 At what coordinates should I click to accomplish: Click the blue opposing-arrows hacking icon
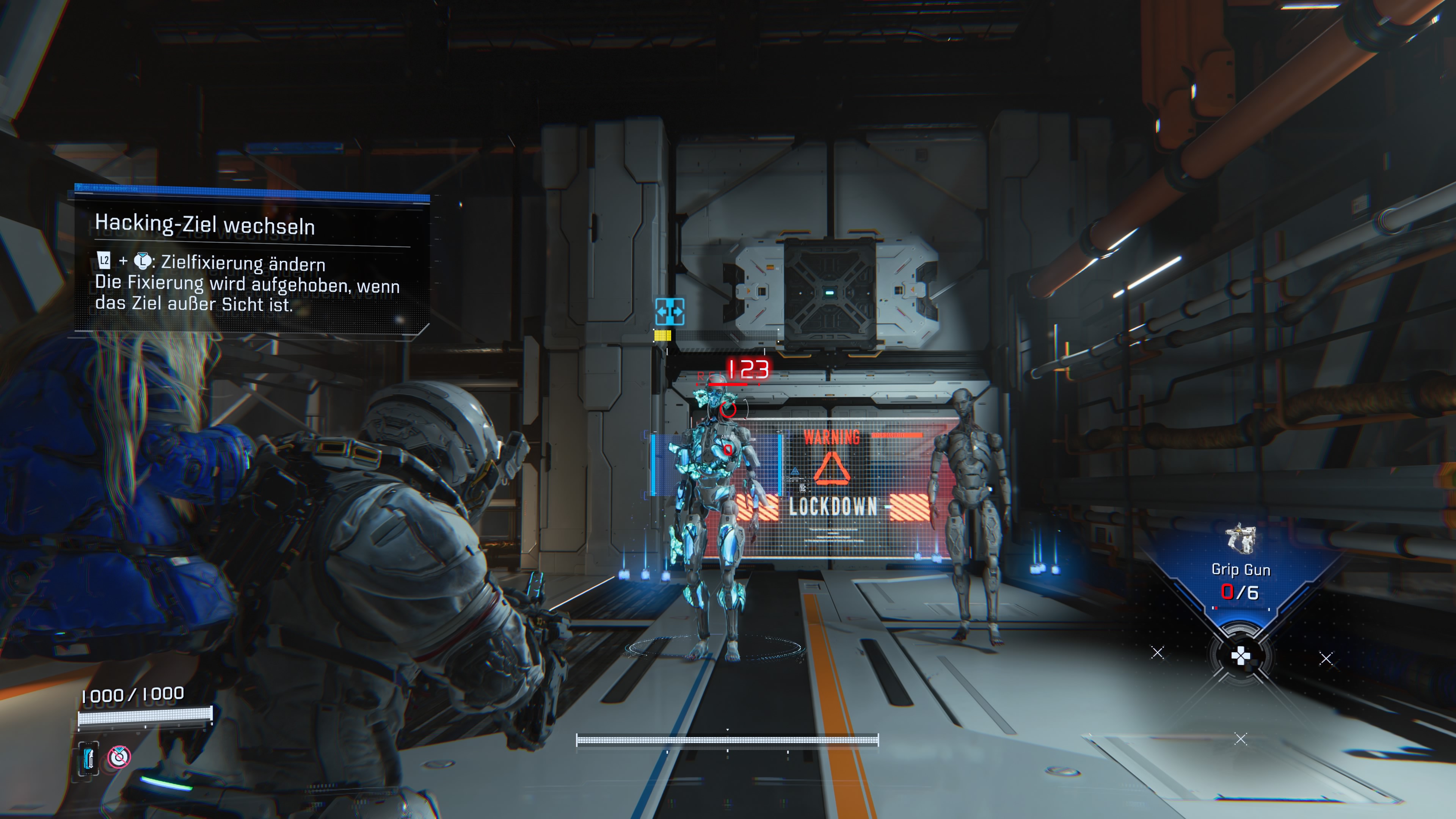[x=670, y=311]
